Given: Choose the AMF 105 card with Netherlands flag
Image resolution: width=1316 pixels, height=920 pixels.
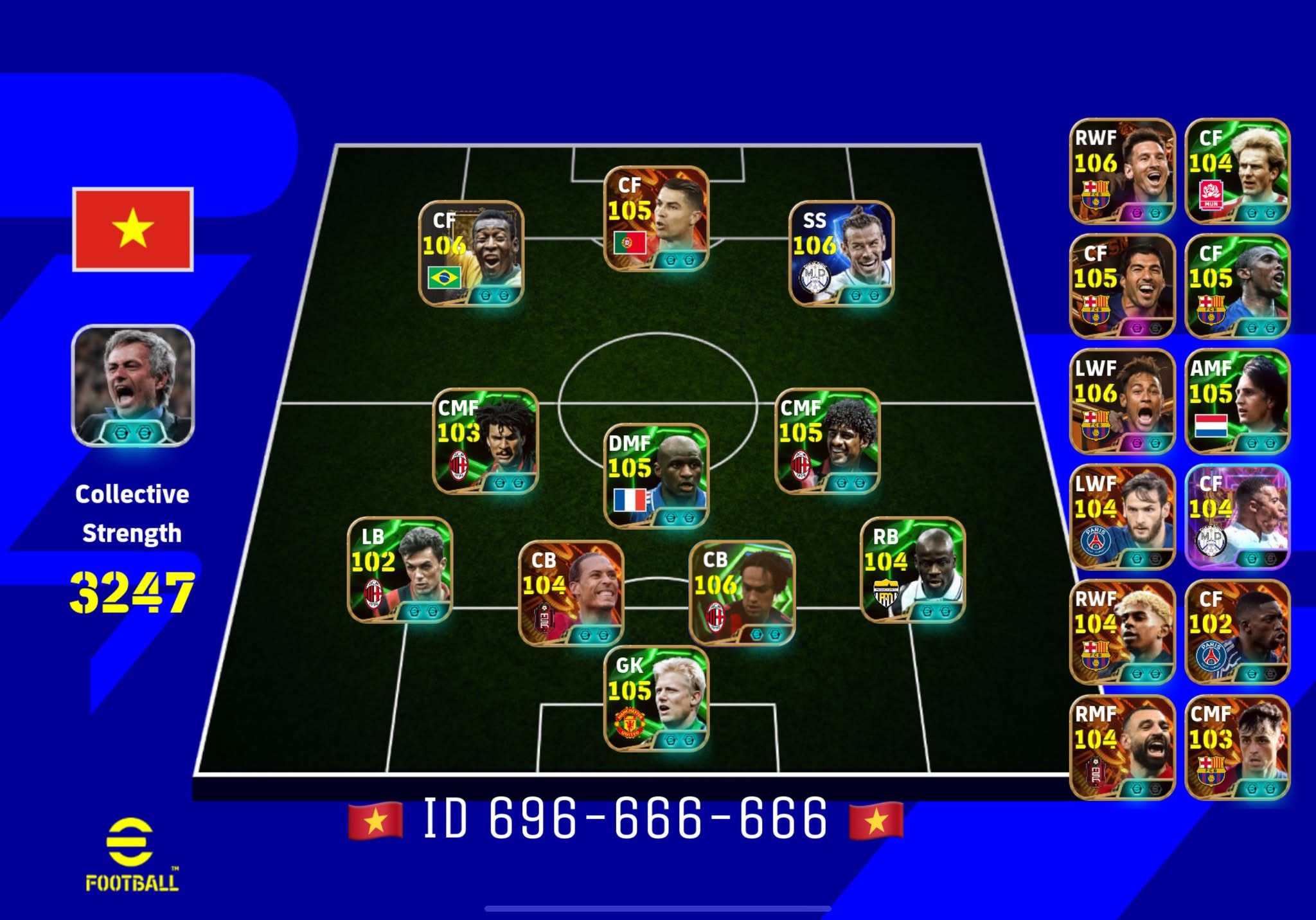Looking at the screenshot, I should tap(1237, 402).
